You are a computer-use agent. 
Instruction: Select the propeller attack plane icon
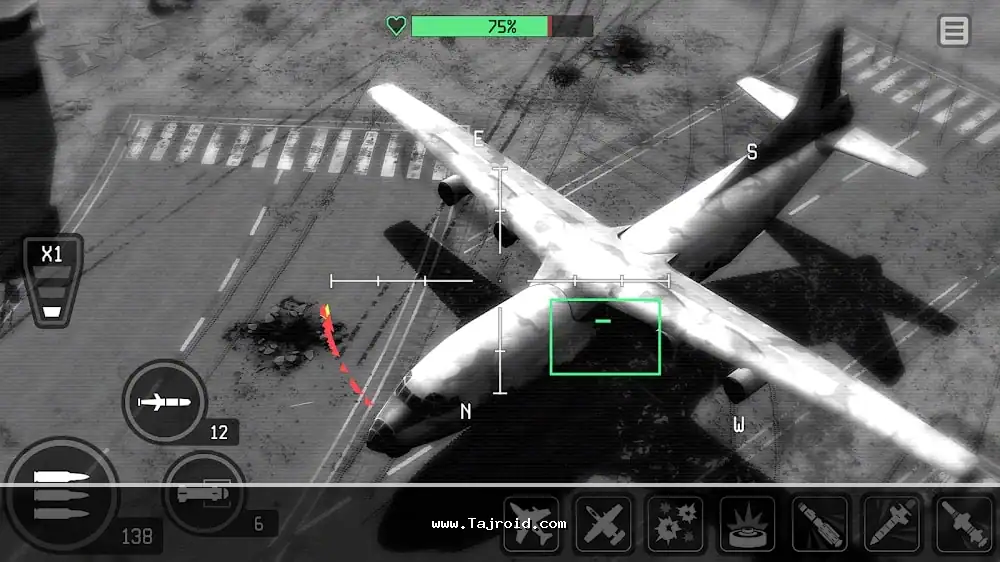click(x=603, y=524)
